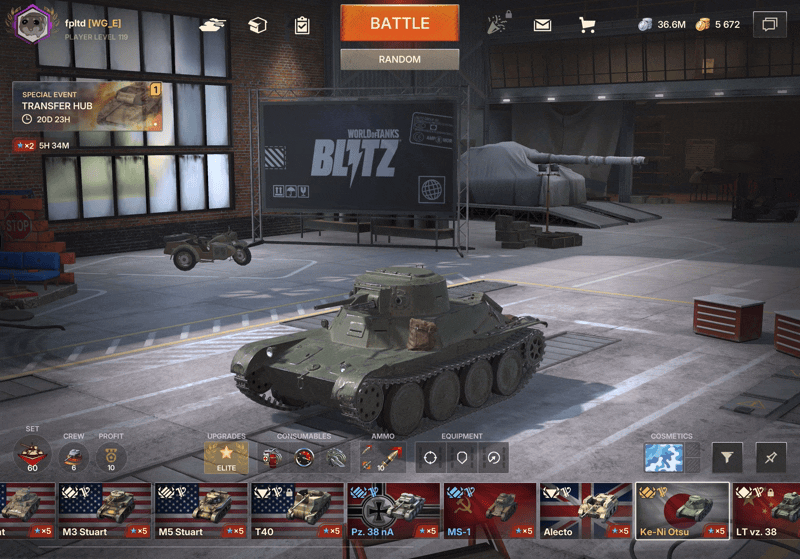Start a match with the BATTLE button
The width and height of the screenshot is (800, 559).
399,23
